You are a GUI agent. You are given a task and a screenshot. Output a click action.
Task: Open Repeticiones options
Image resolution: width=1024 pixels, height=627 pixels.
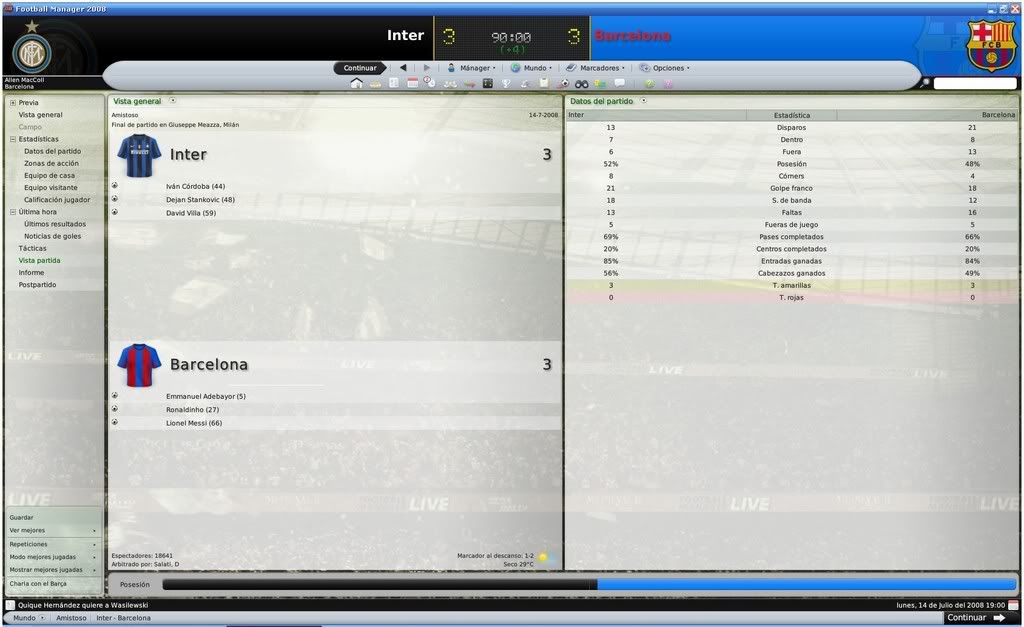(28, 544)
